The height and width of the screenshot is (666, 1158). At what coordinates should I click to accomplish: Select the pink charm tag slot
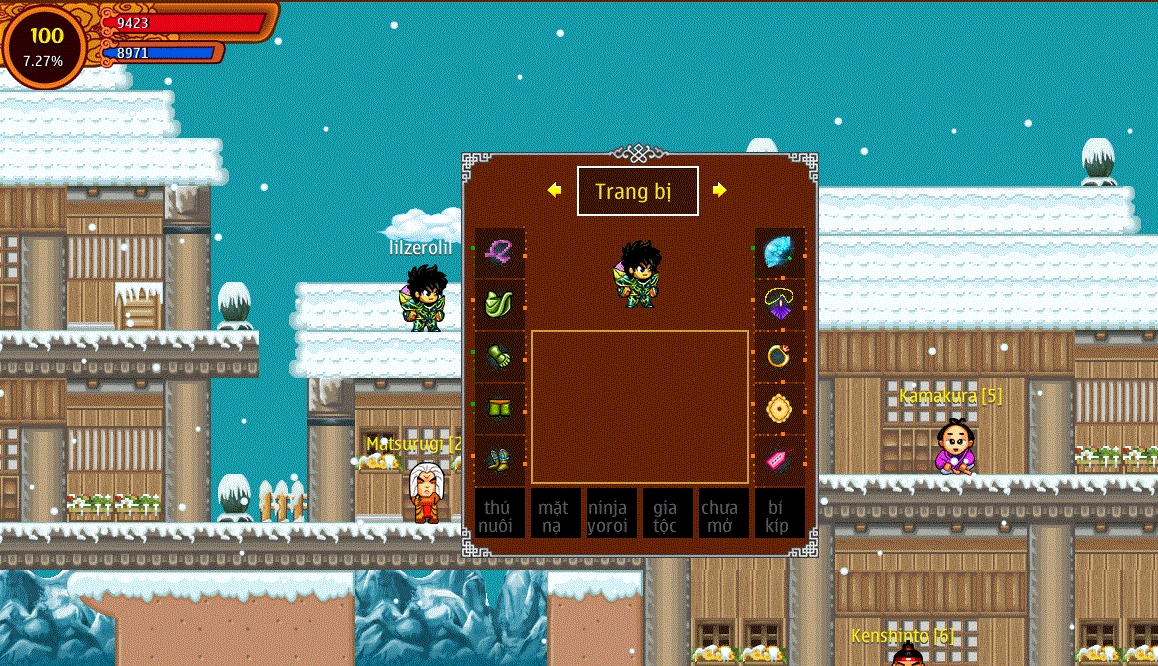[x=779, y=460]
